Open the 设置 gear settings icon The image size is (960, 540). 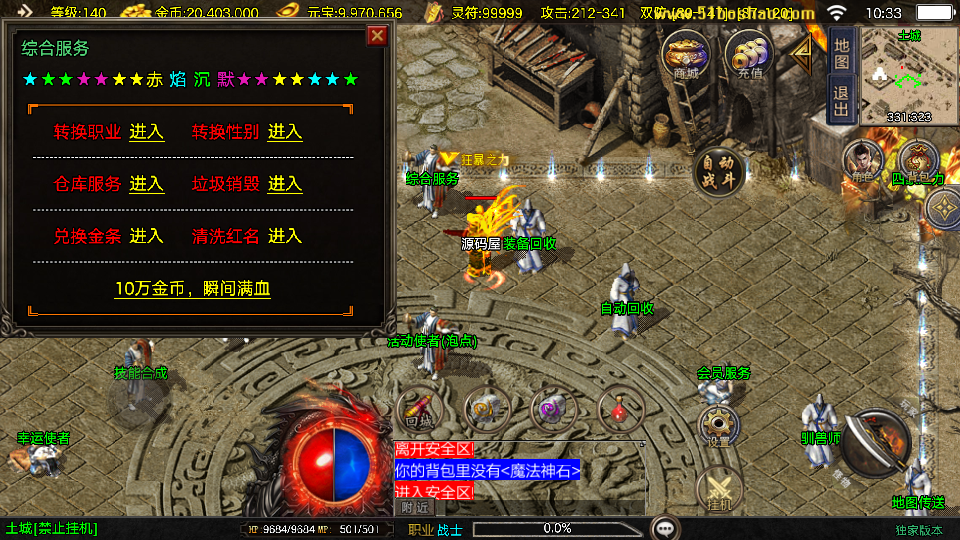click(718, 425)
